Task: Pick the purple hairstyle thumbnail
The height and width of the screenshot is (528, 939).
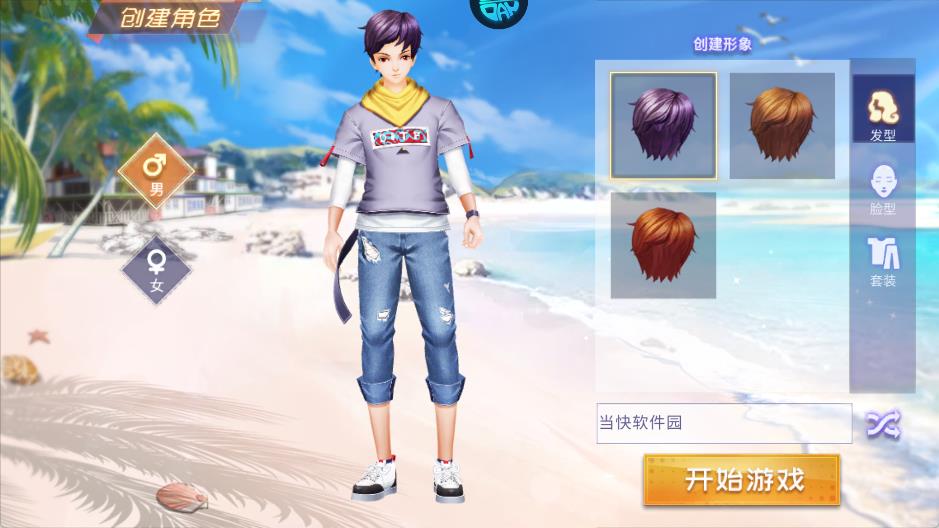Action: pyautogui.click(x=663, y=126)
